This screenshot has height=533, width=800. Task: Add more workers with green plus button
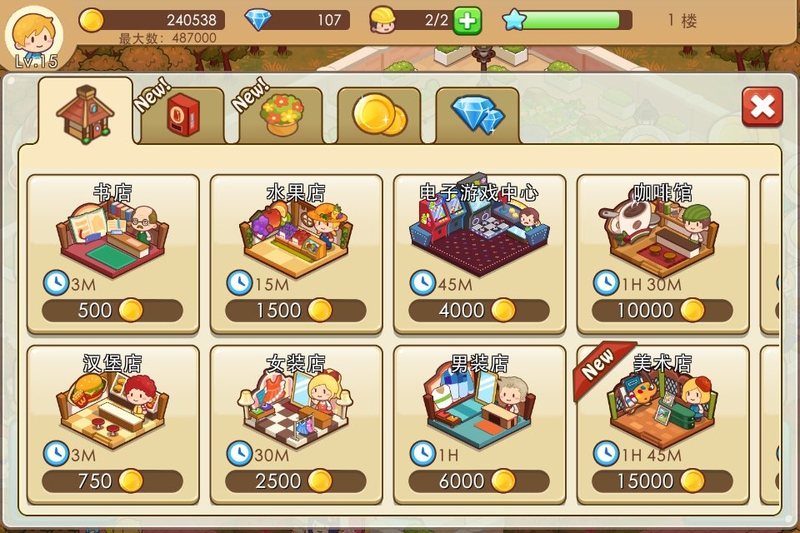pos(467,20)
